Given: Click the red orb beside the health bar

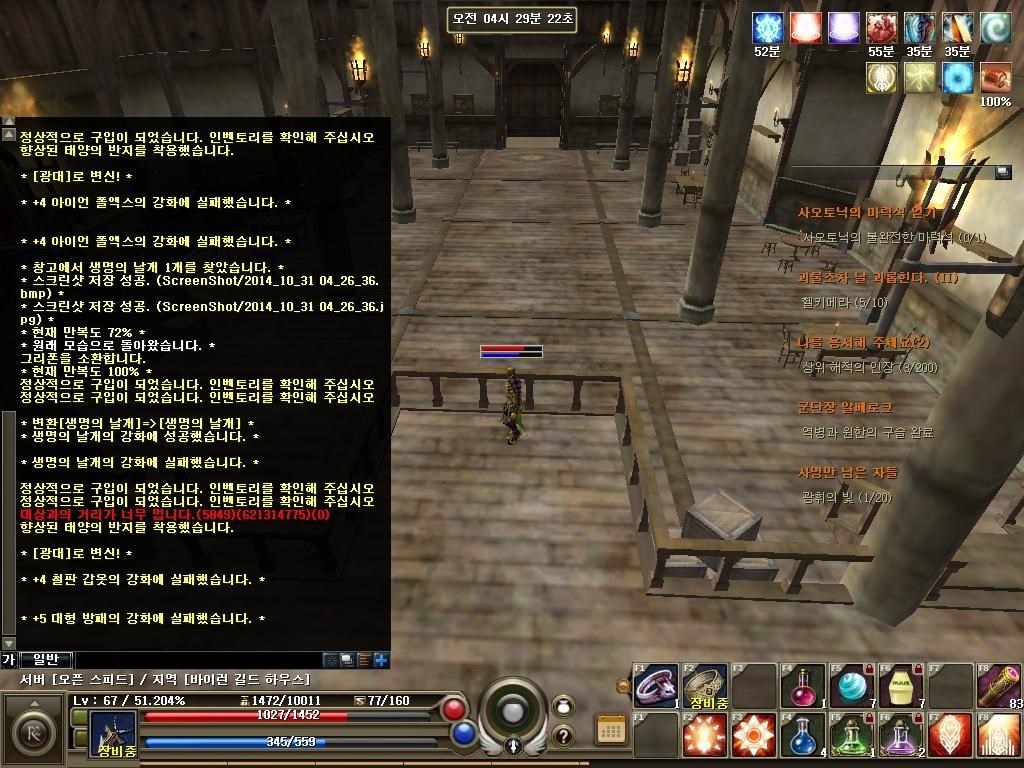Looking at the screenshot, I should (454, 710).
